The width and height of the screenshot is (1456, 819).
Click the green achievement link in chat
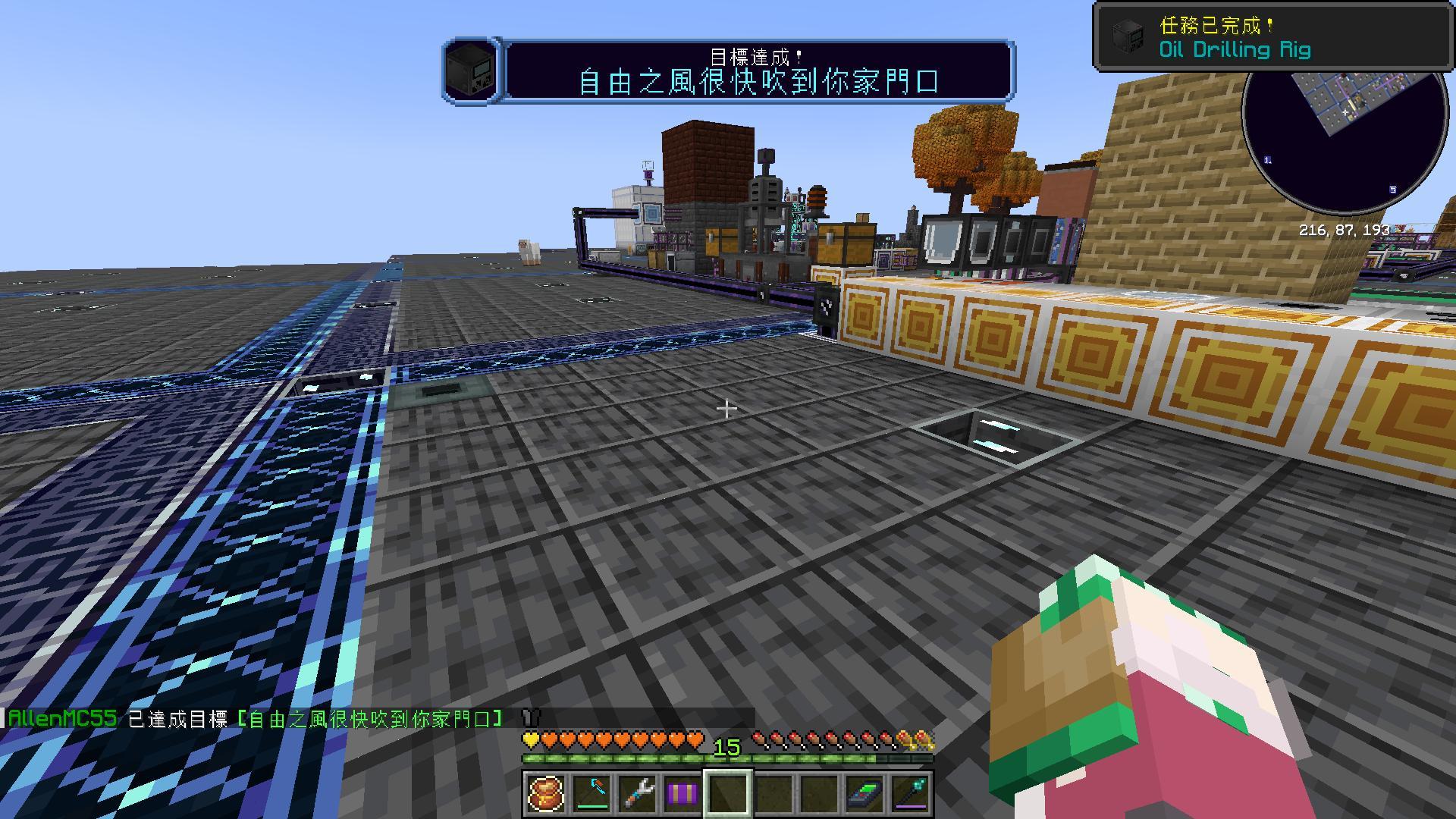click(x=369, y=717)
